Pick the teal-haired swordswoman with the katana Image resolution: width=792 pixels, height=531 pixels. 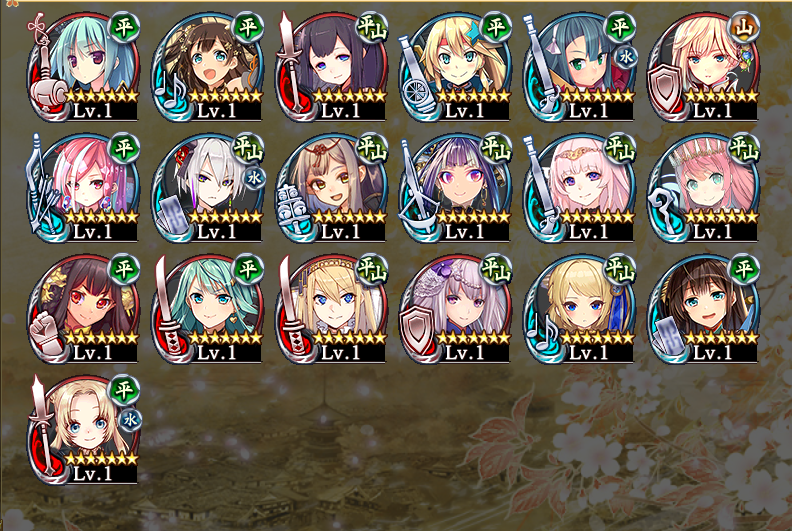(x=211, y=308)
